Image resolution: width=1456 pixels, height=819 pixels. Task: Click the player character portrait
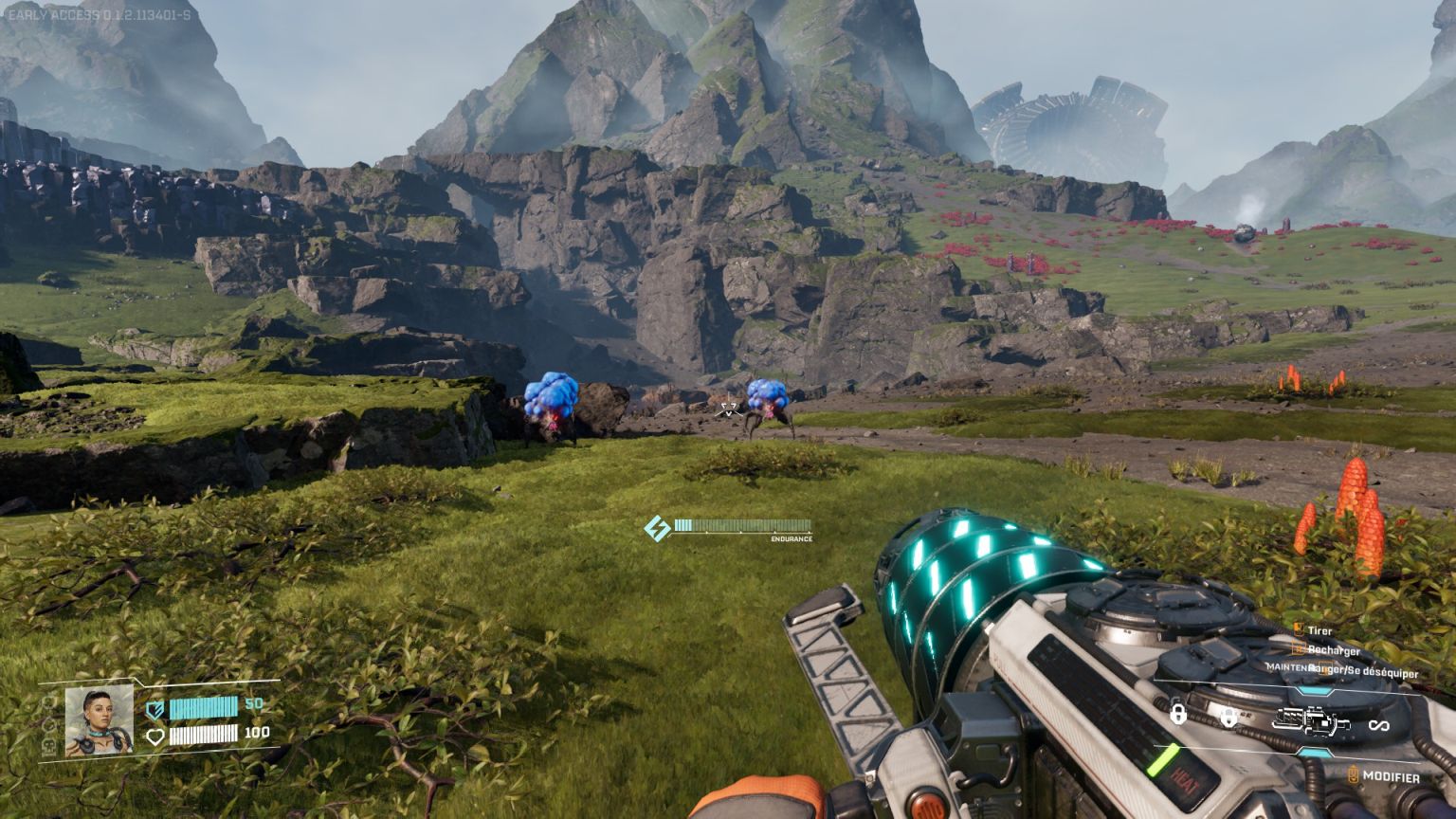point(99,720)
